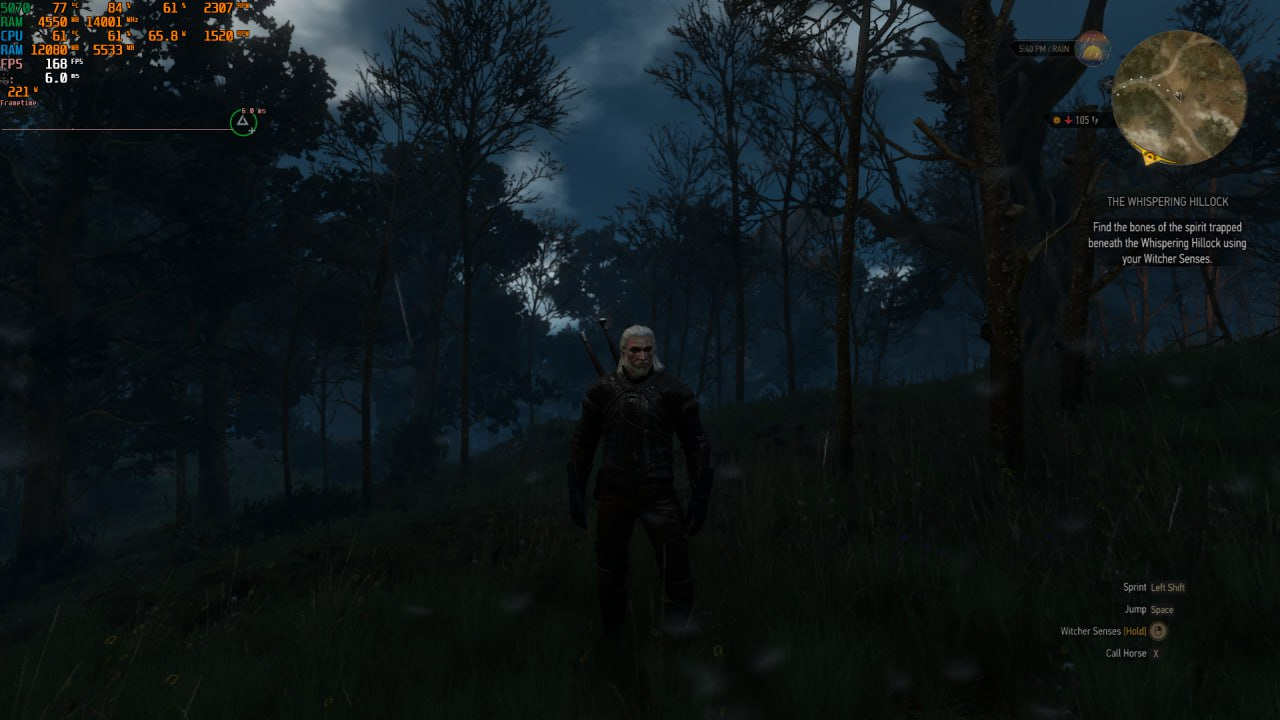Click the rain weather icon beside the clock
Image resolution: width=1280 pixels, height=720 pixels.
point(1092,48)
